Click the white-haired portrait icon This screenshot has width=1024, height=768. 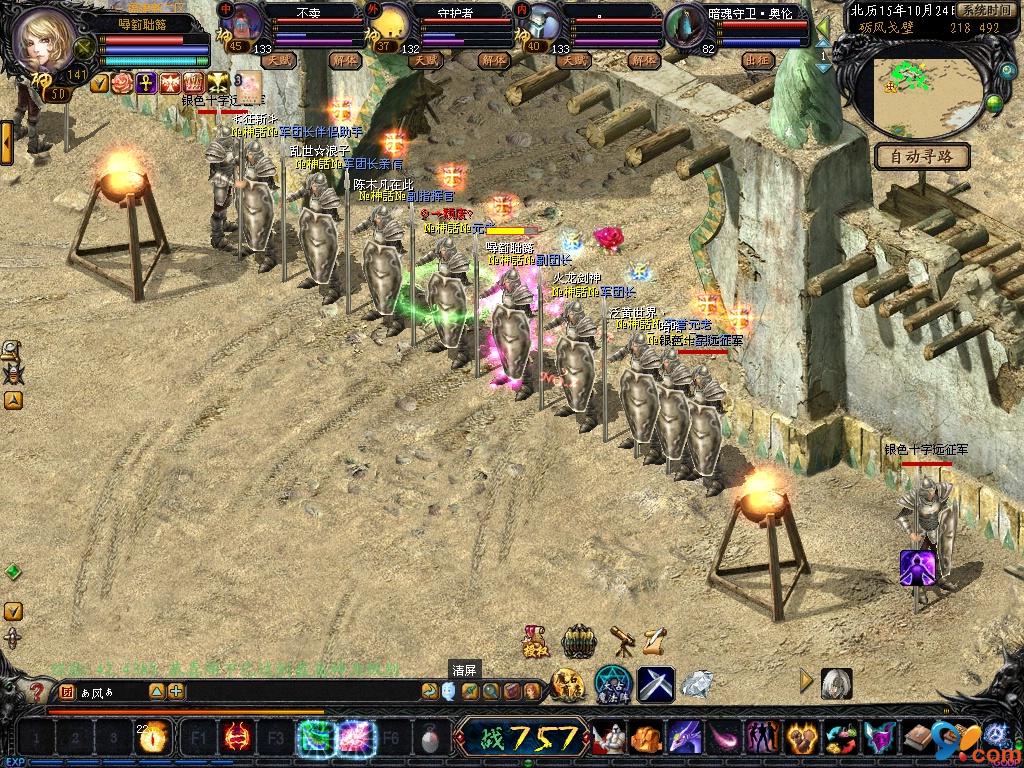coord(837,683)
